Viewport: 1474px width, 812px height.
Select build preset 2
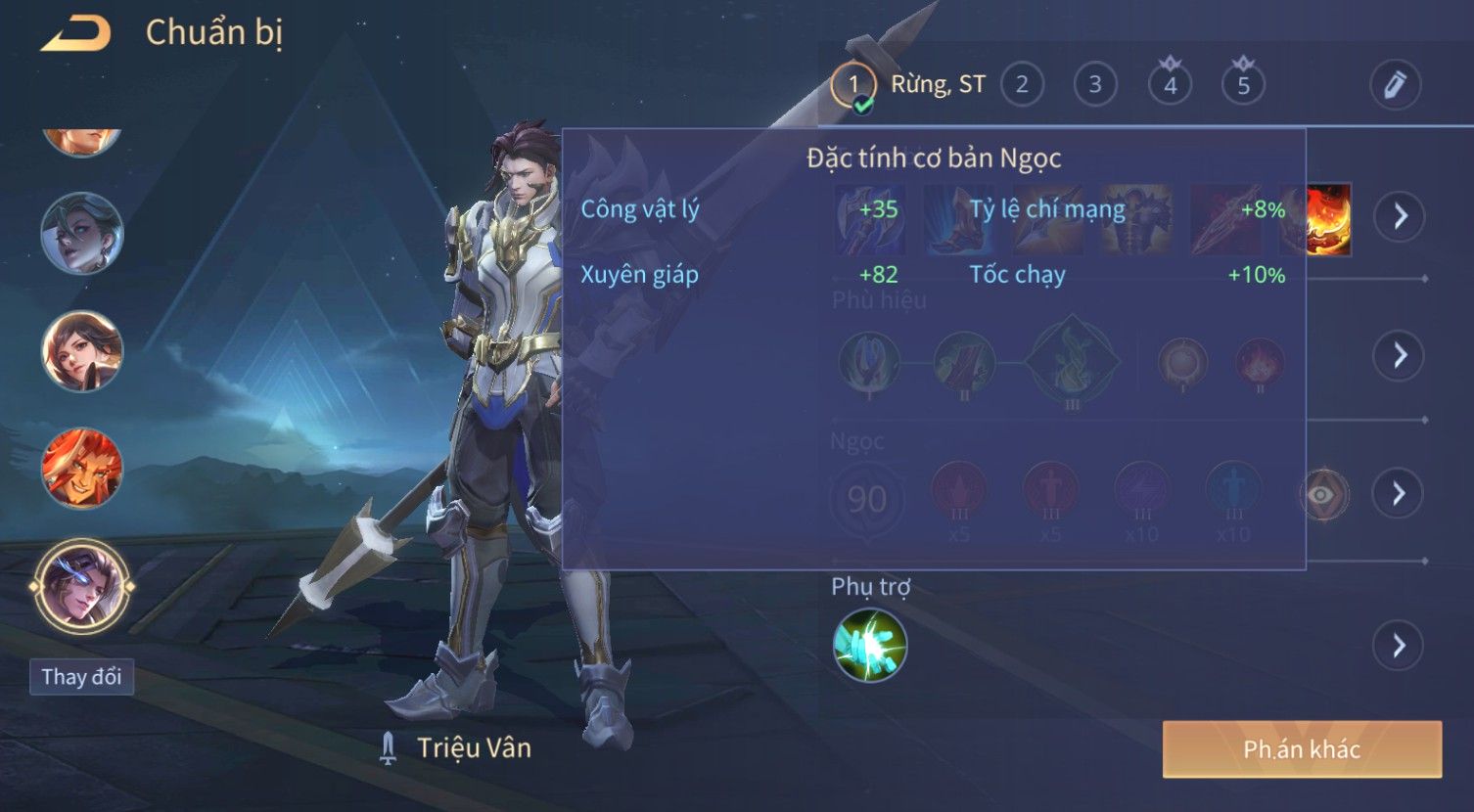point(1022,85)
